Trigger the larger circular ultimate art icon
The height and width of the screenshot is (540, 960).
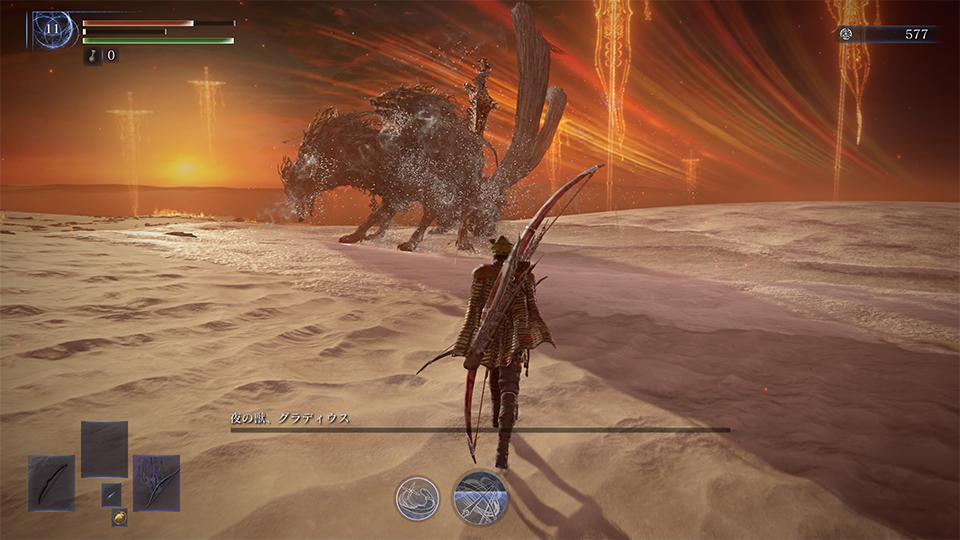(480, 497)
